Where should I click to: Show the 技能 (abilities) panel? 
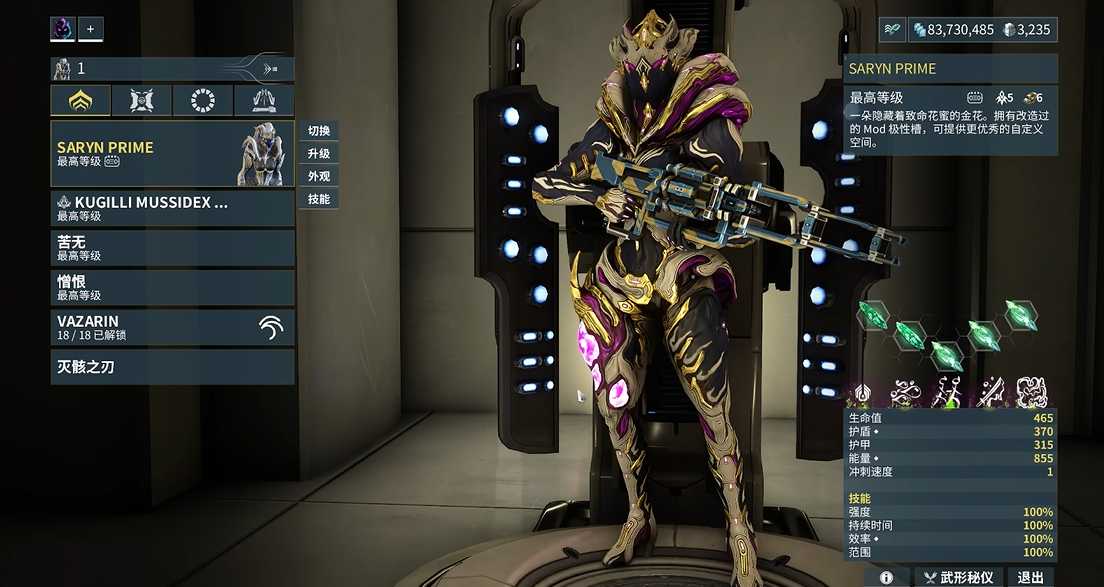pos(319,199)
